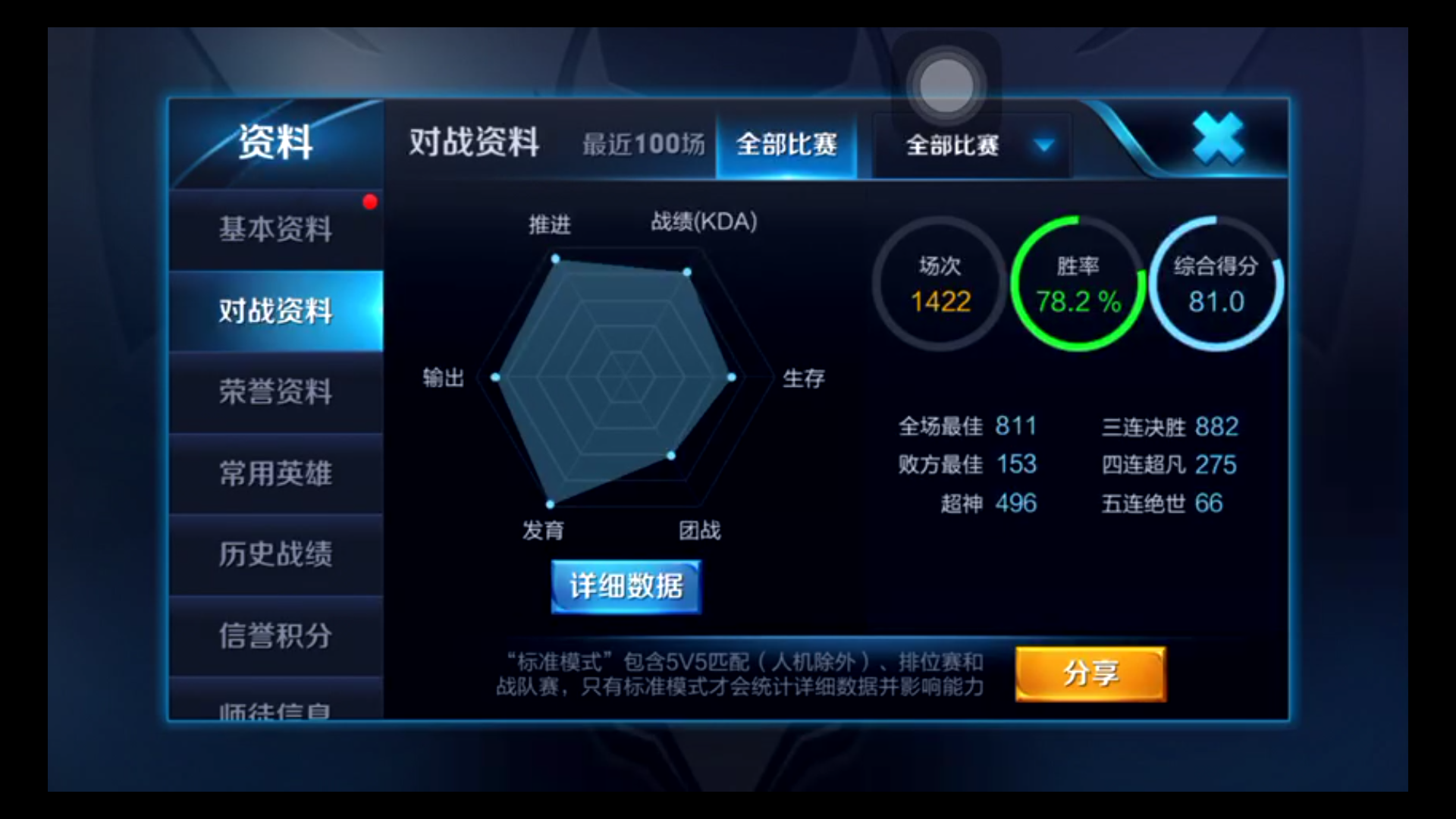Click the orange 分享 share button

tap(1090, 673)
